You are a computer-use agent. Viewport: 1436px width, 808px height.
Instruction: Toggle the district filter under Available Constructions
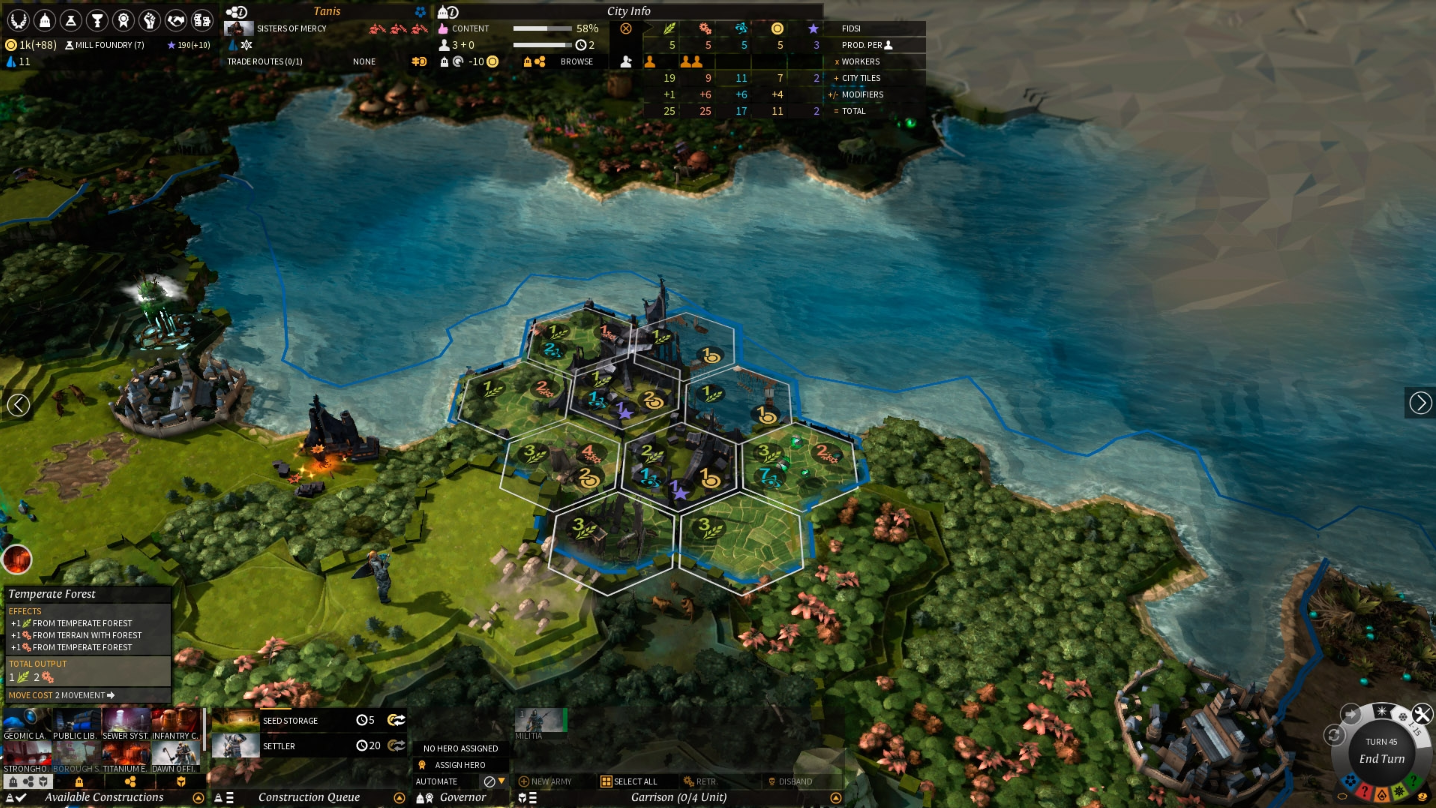129,781
